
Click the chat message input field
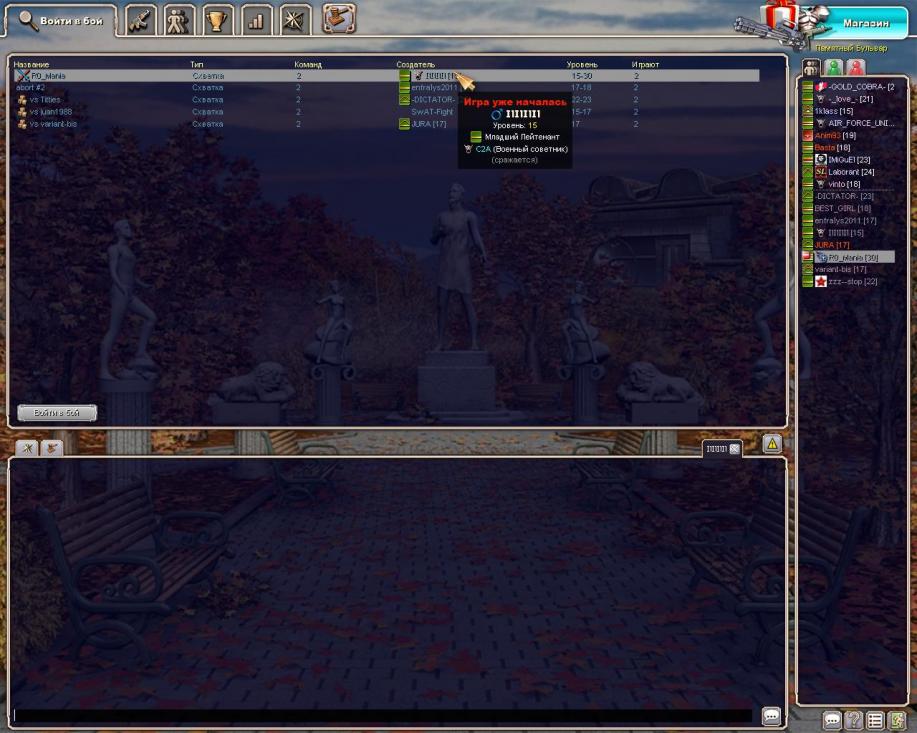click(380, 716)
